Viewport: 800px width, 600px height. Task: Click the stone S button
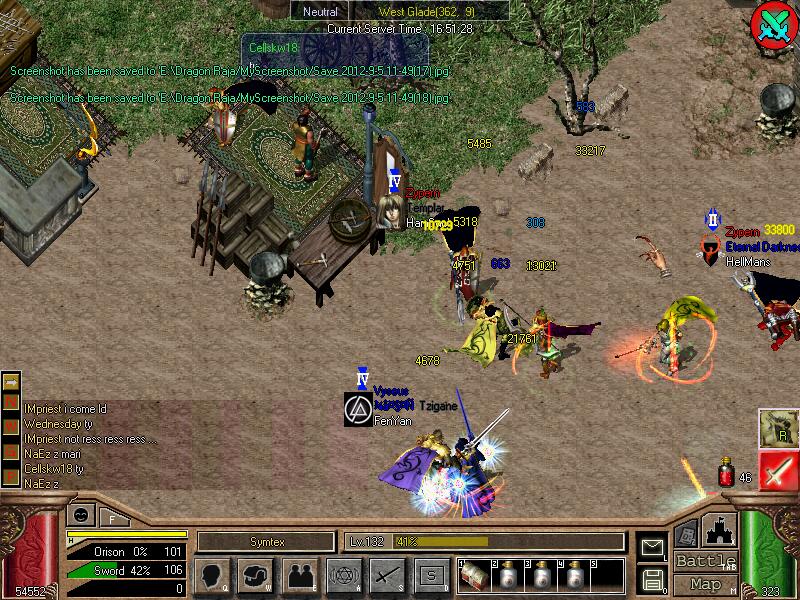coord(431,575)
